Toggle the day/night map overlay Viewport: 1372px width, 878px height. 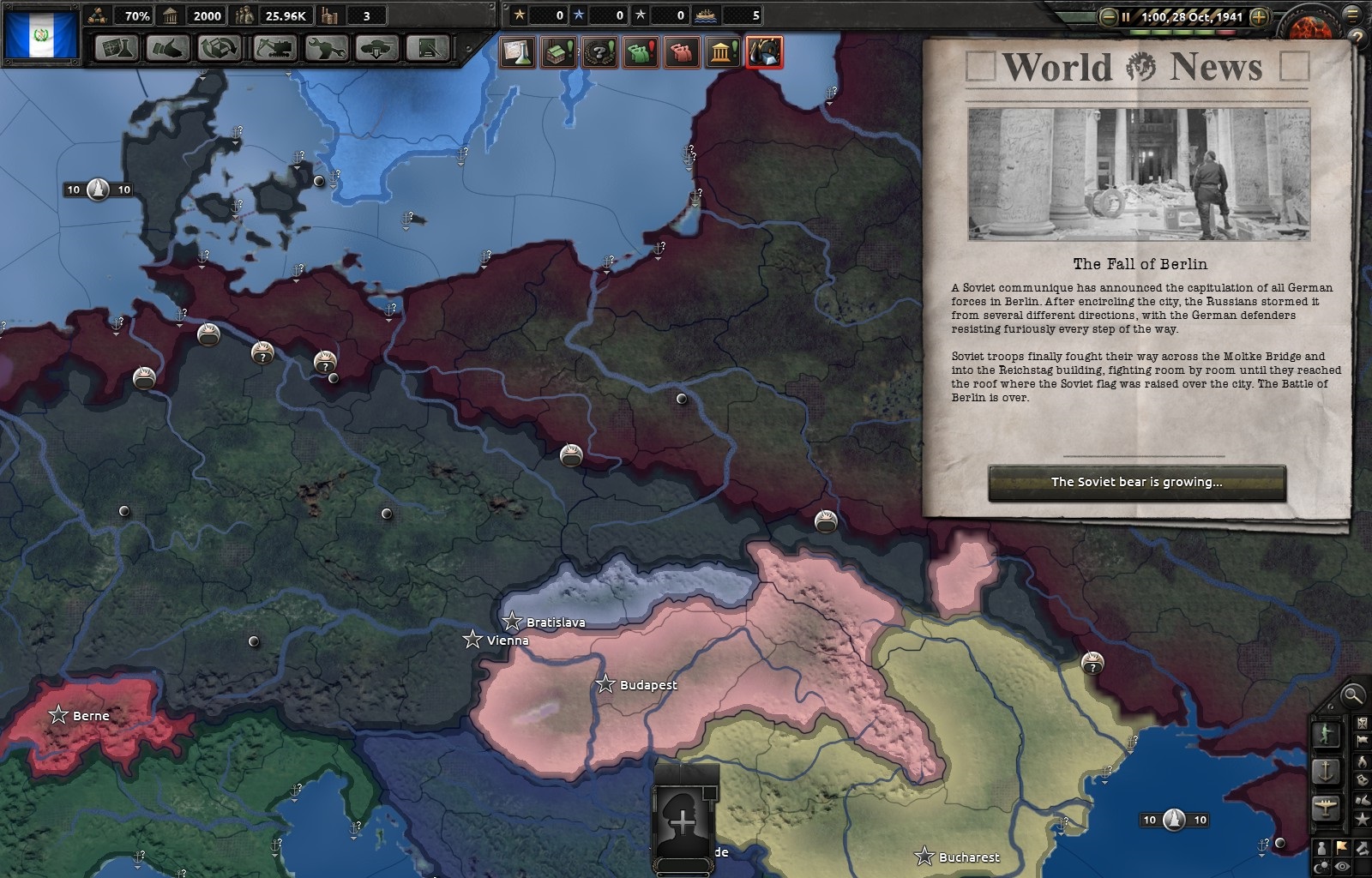click(1322, 866)
